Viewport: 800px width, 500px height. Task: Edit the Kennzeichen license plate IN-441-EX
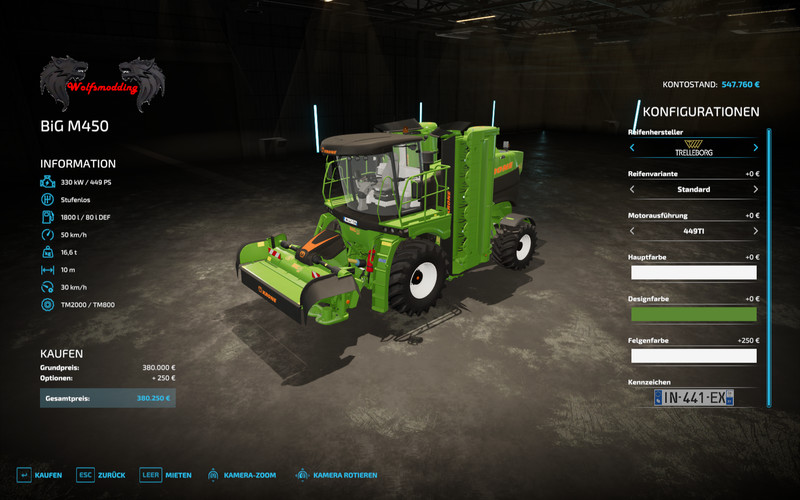click(693, 398)
